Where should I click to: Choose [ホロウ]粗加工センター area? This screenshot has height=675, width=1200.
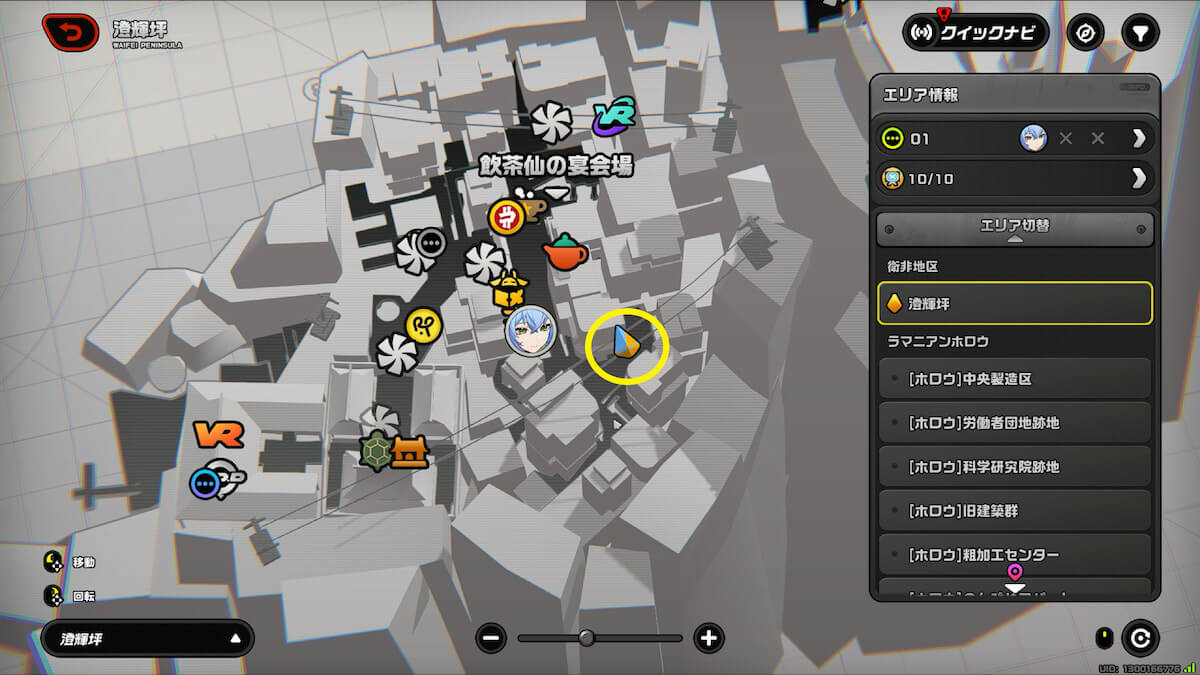pyautogui.click(x=1014, y=554)
